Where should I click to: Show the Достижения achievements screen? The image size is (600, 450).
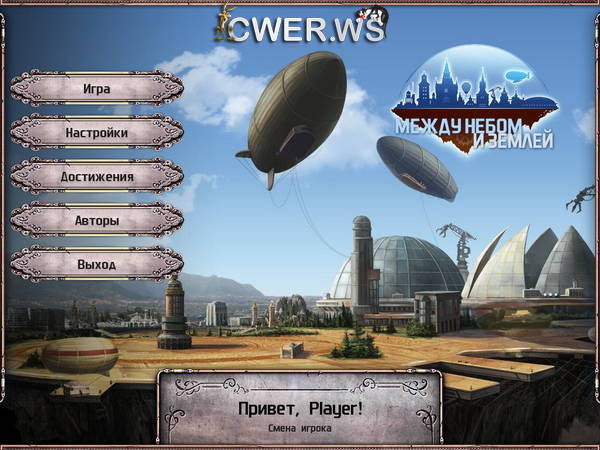(x=97, y=176)
